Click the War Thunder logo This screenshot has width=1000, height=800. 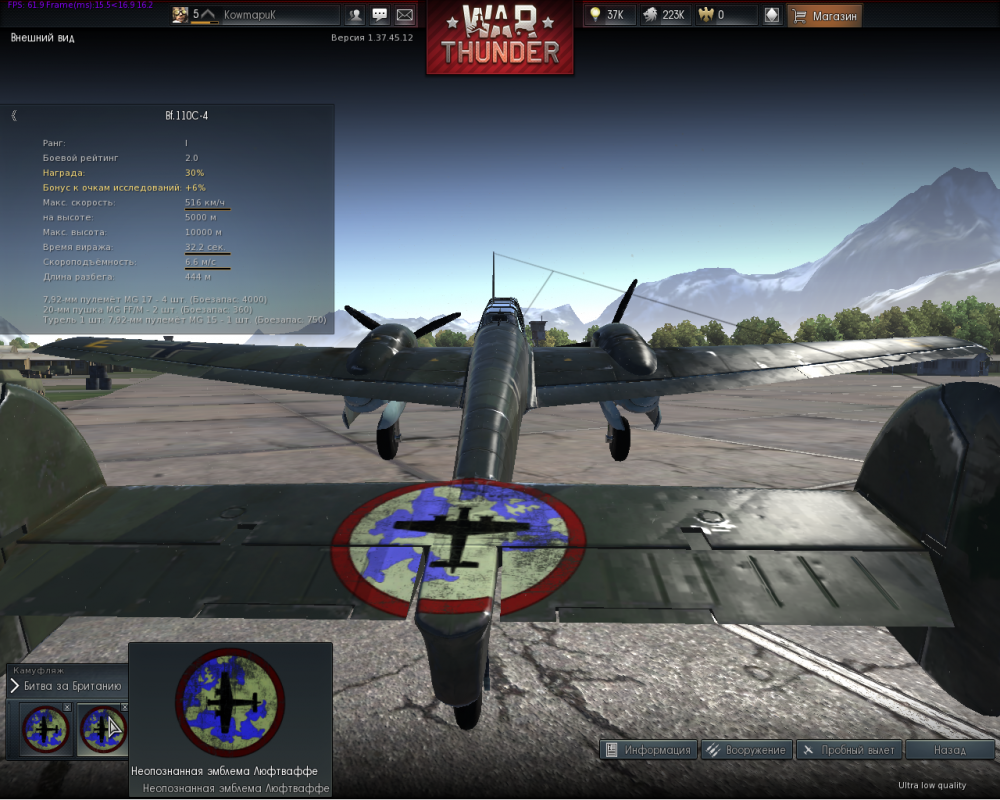coord(500,38)
